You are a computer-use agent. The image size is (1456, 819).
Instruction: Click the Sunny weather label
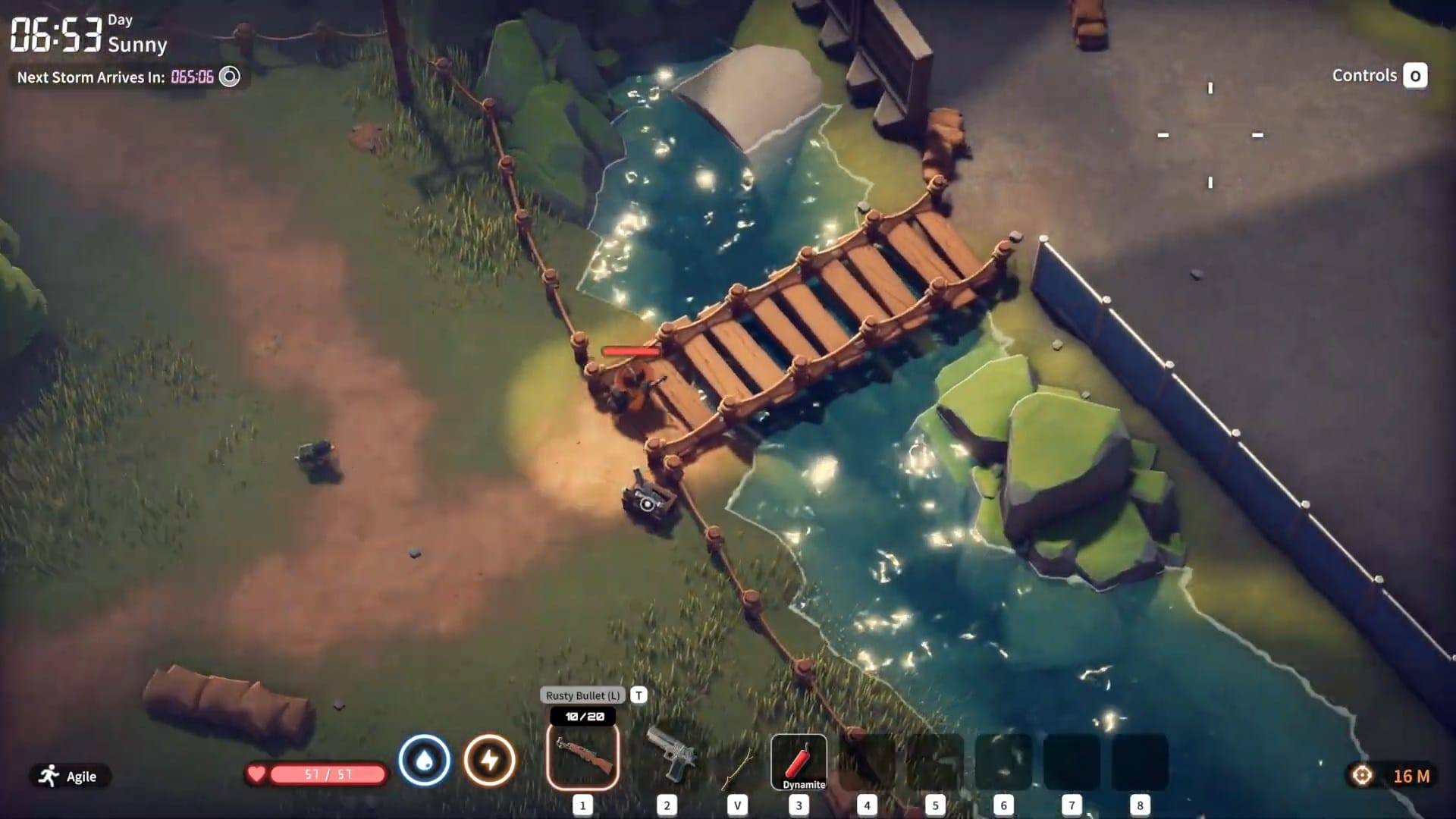pos(137,47)
